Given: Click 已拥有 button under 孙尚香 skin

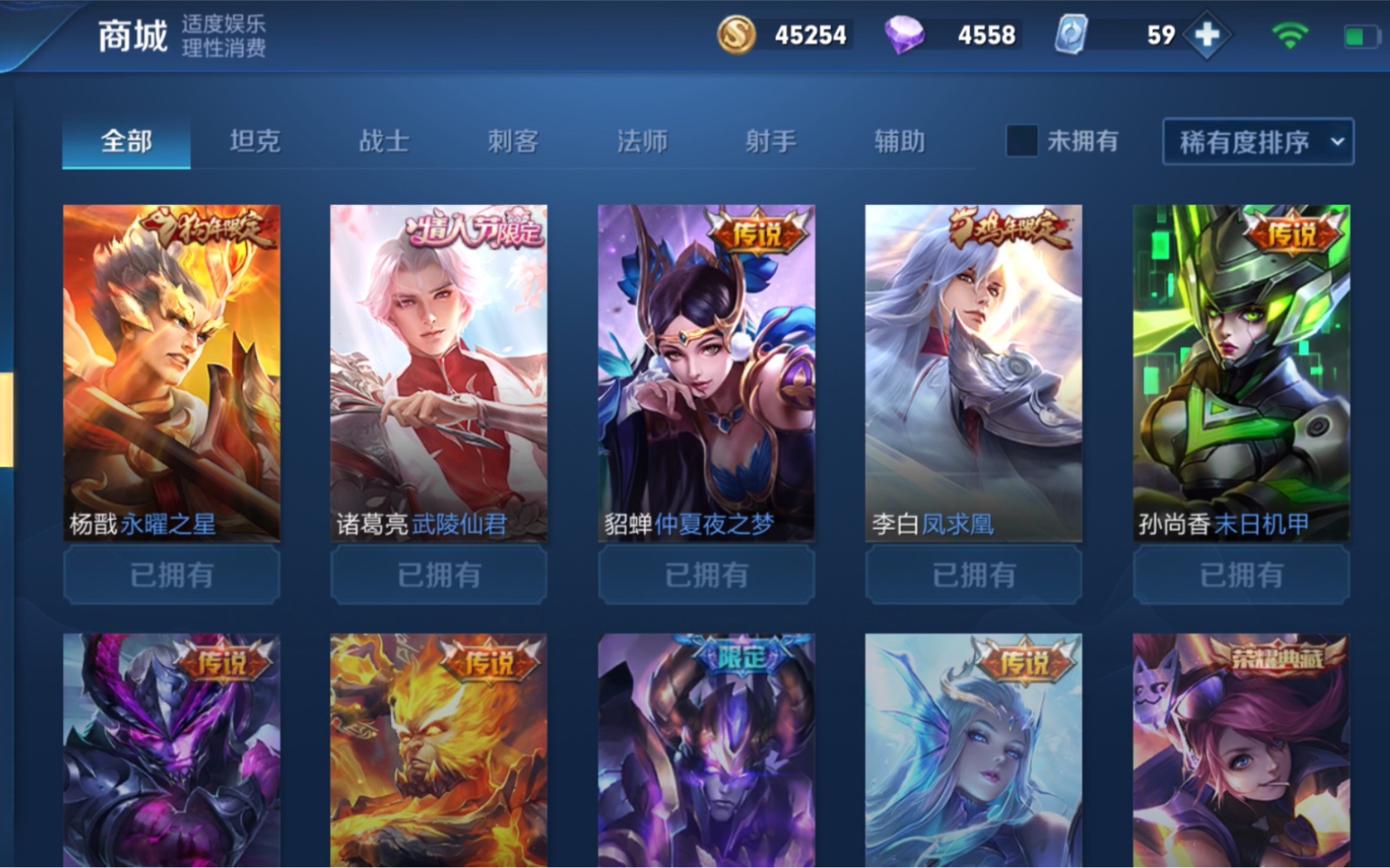Looking at the screenshot, I should (x=1242, y=575).
